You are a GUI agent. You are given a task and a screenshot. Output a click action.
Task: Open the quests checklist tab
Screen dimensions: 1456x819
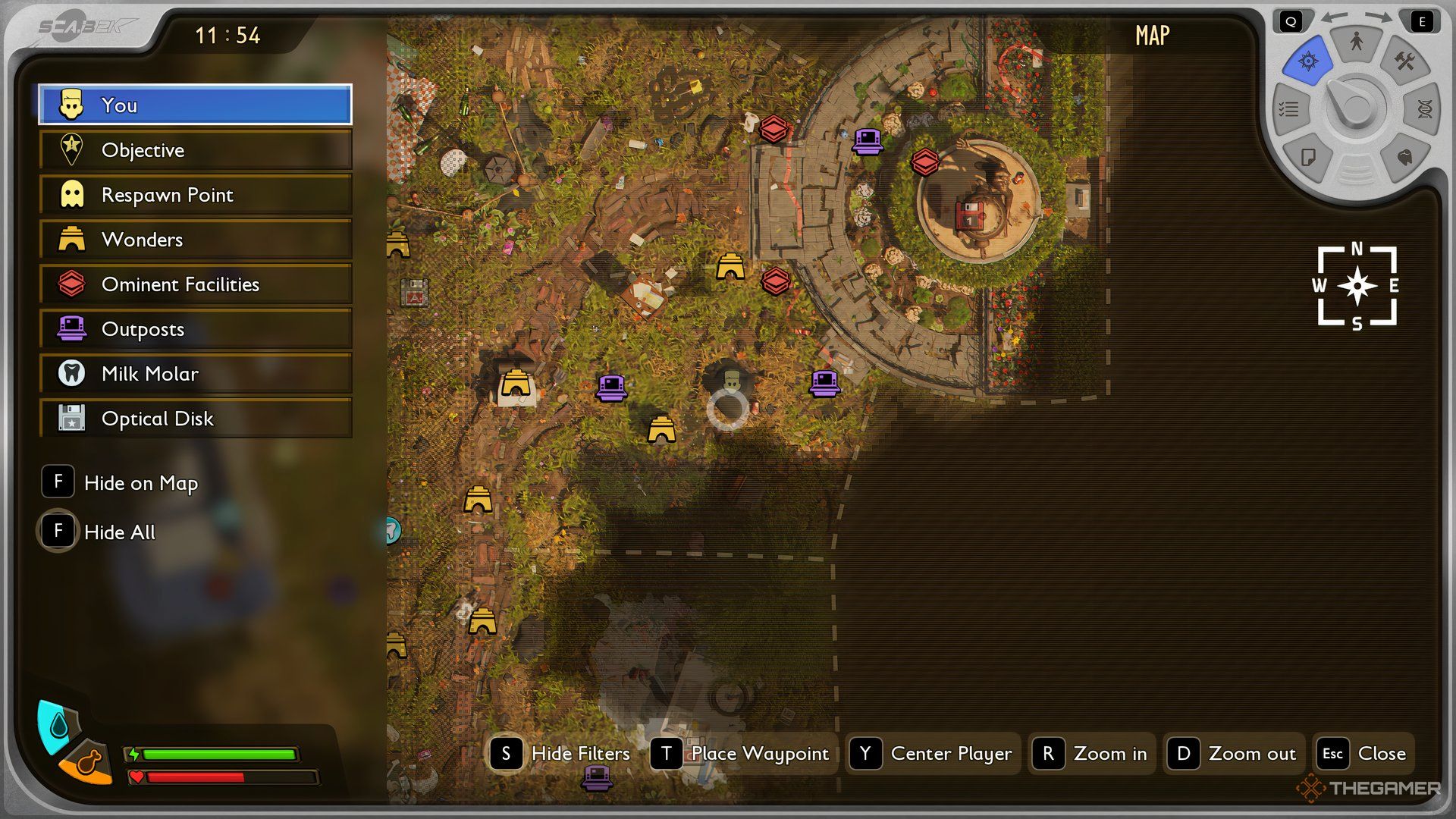pyautogui.click(x=1289, y=110)
